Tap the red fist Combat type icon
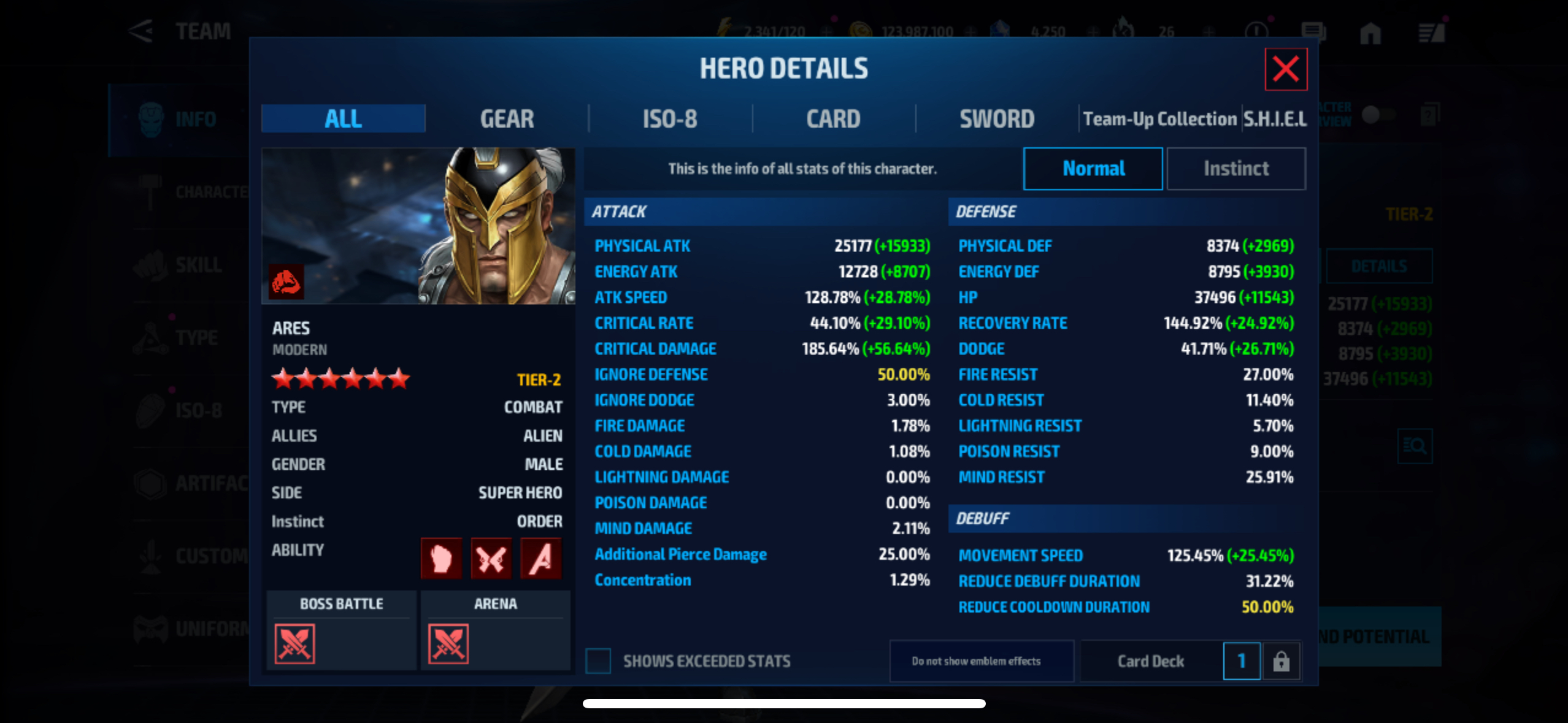Screen dimensions: 1568x723 point(286,281)
